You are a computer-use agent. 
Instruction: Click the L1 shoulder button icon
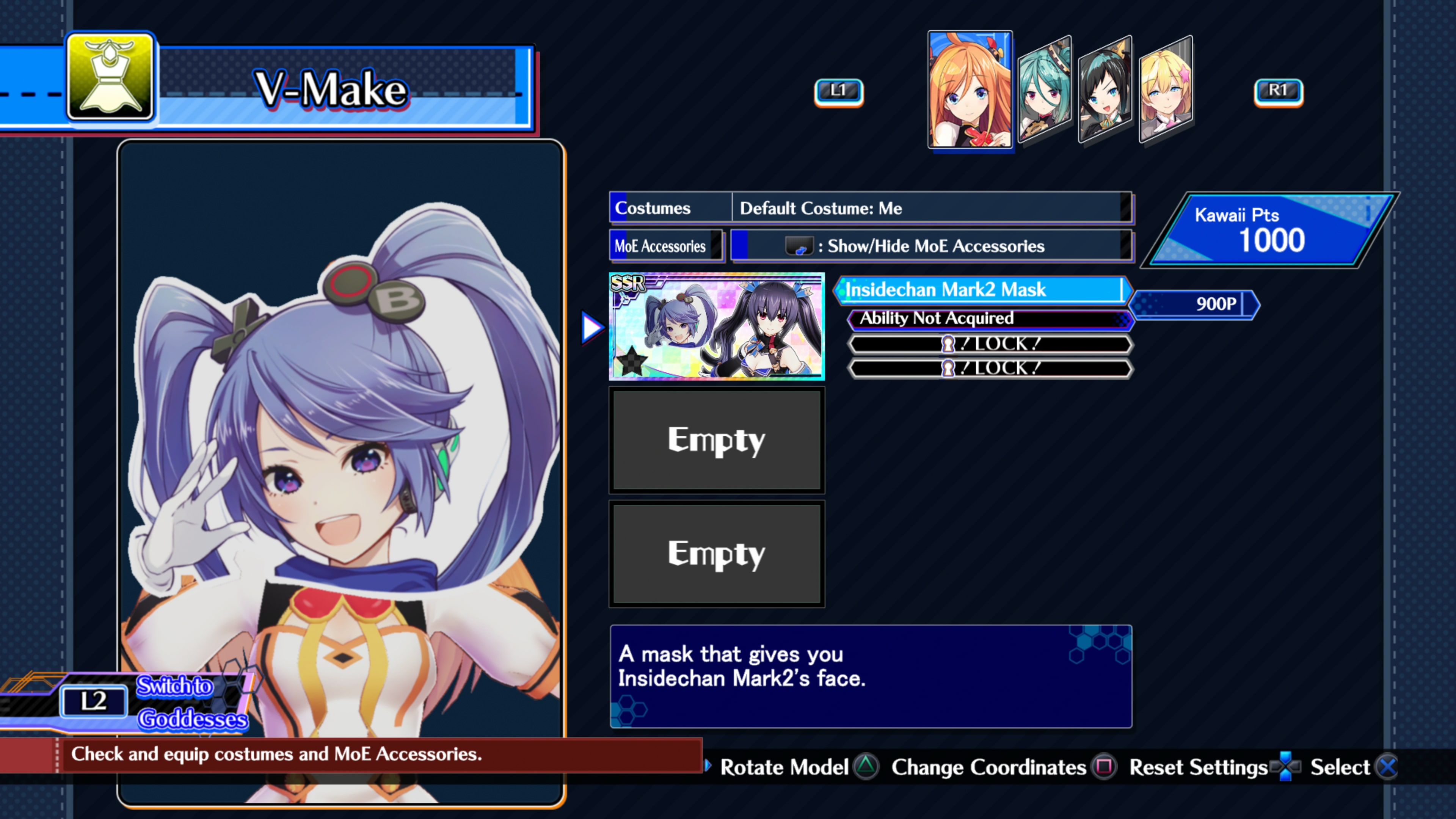(839, 91)
